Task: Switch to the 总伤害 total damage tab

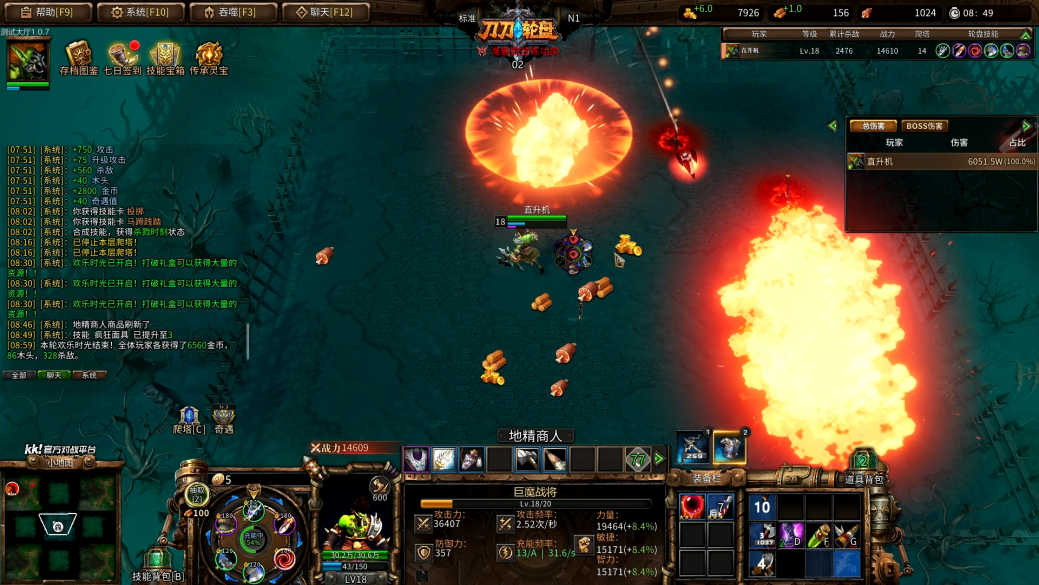Action: (x=872, y=126)
